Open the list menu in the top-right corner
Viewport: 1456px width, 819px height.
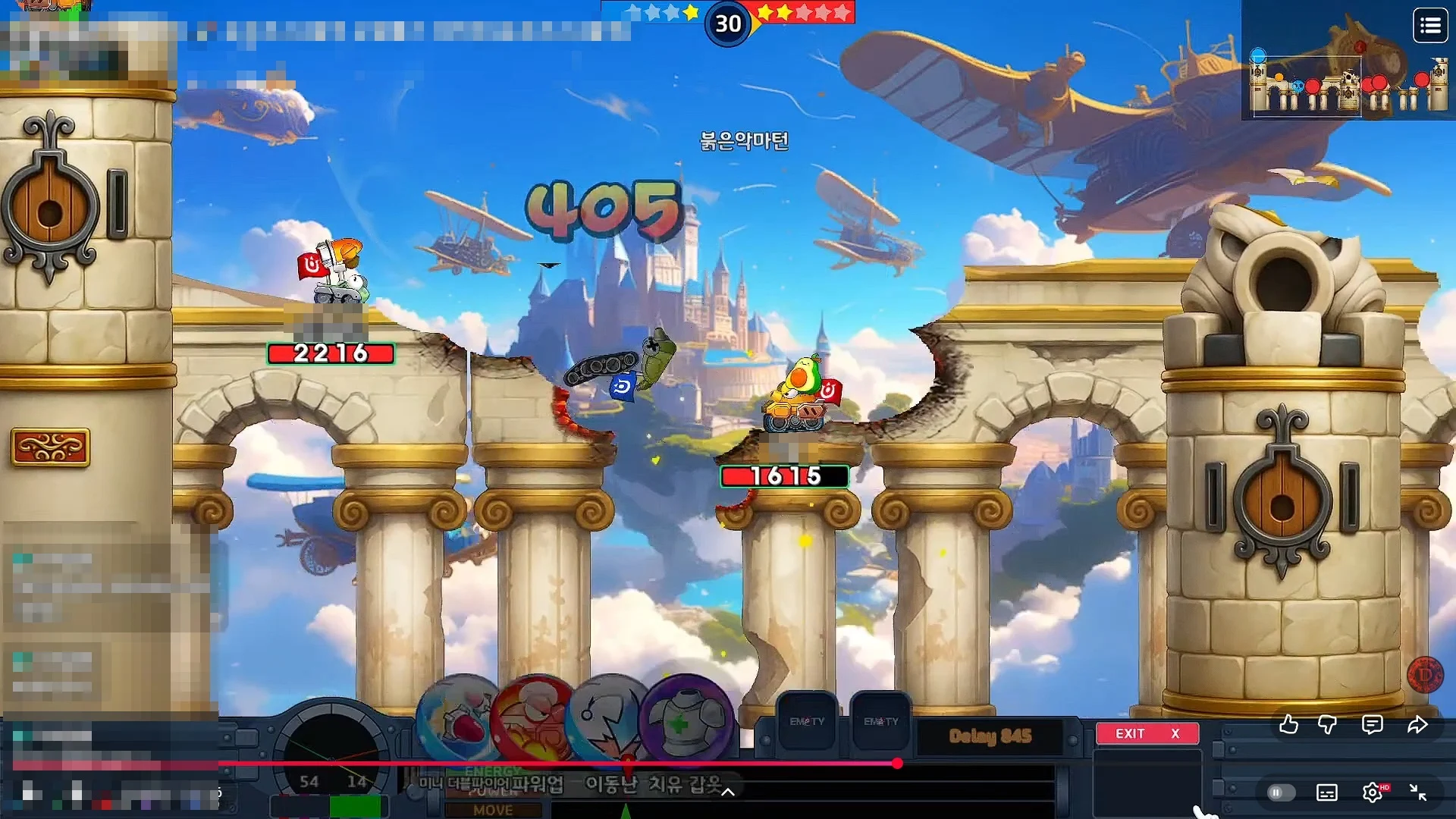1430,27
